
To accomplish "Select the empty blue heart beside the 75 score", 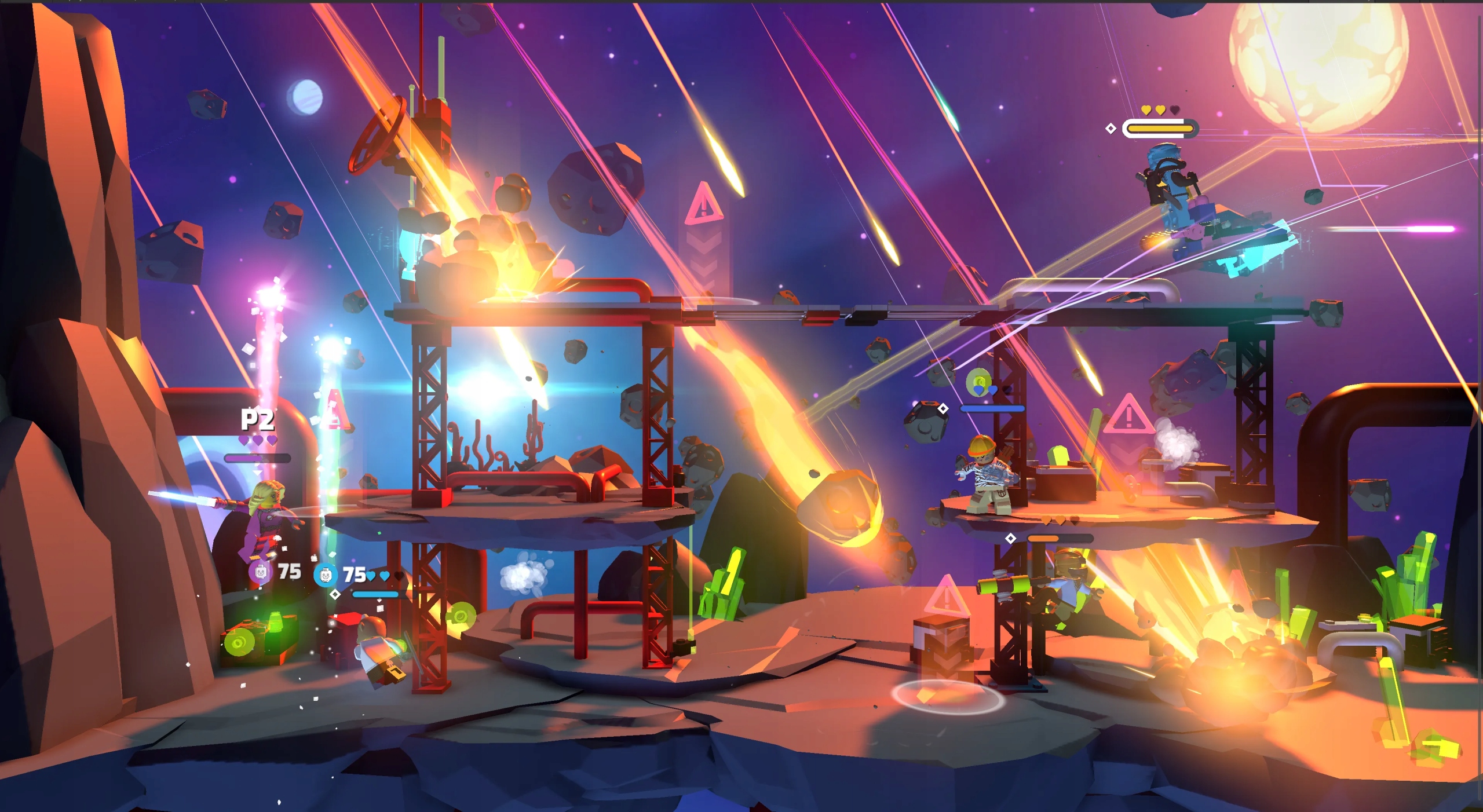I will coord(399,577).
